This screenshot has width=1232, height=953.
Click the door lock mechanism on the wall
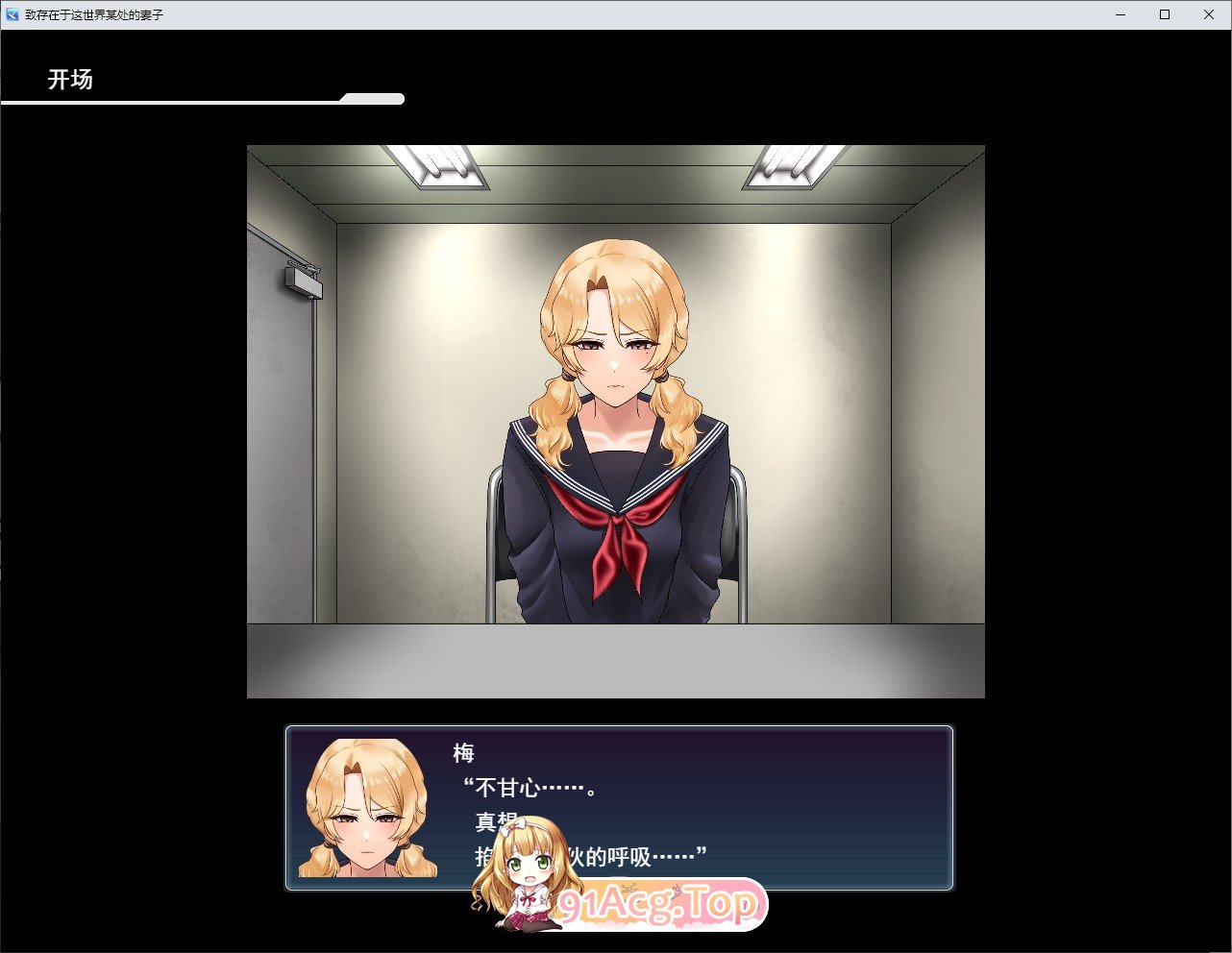click(303, 280)
